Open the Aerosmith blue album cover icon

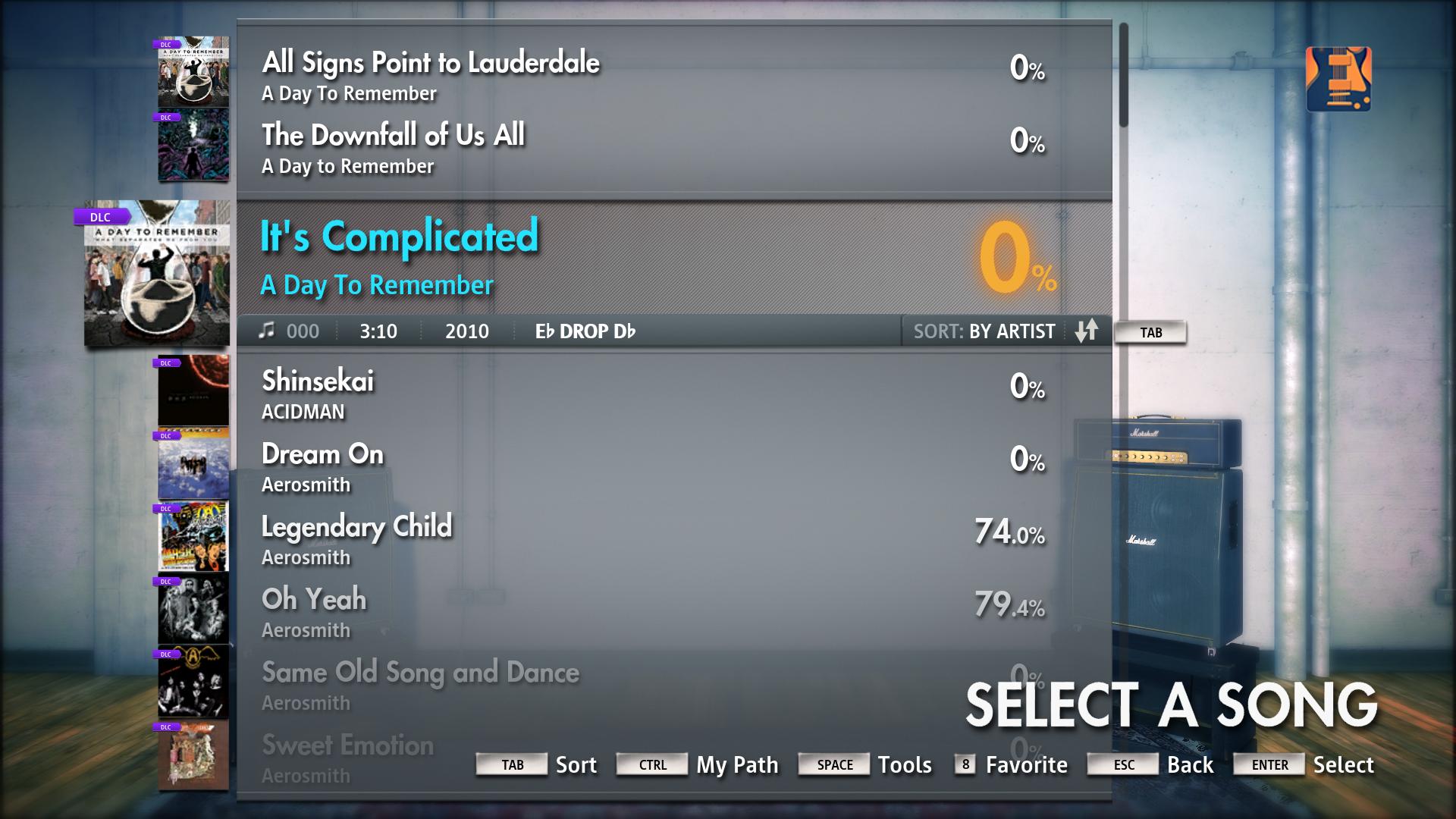point(192,466)
